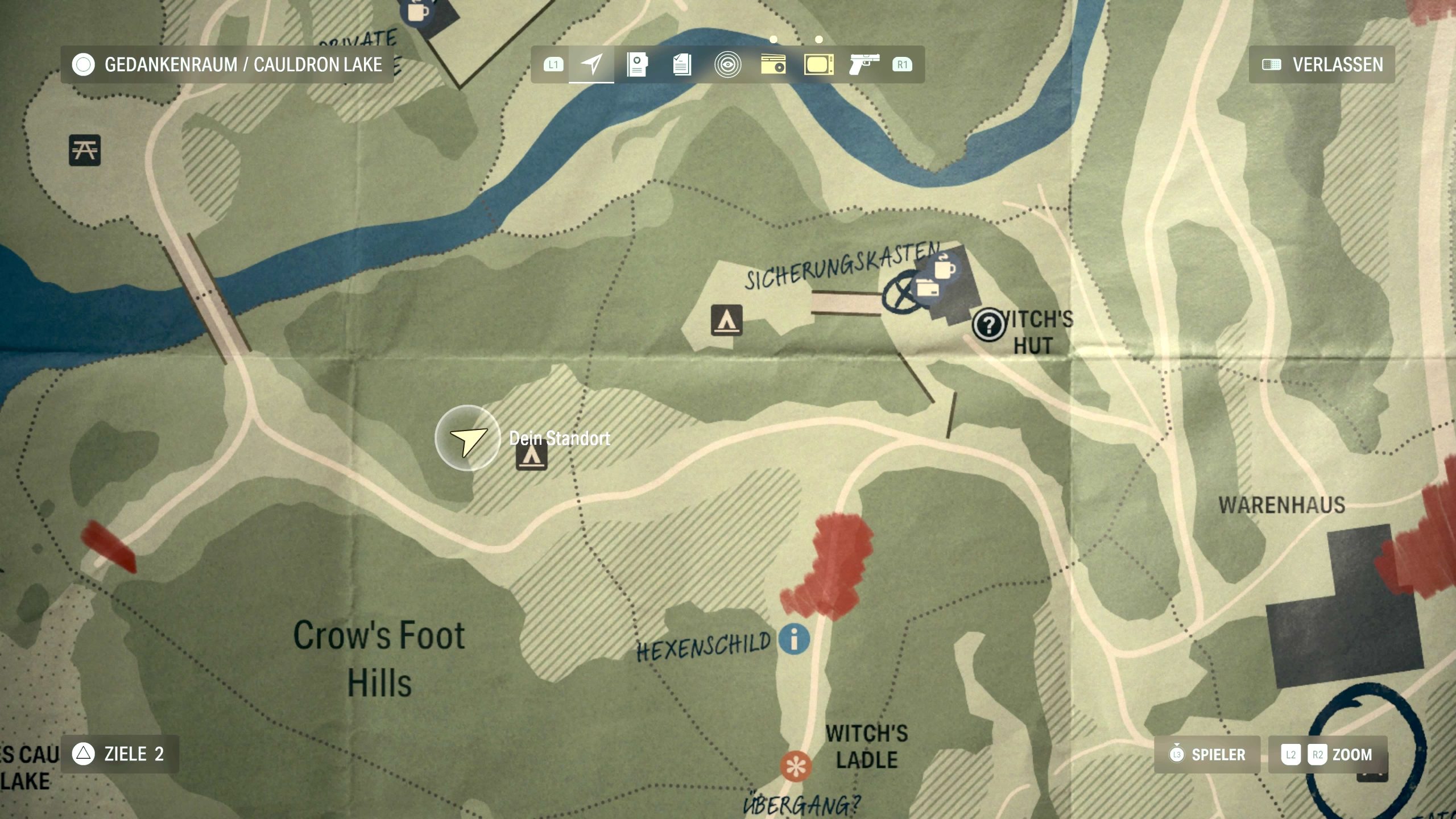1456x819 pixels.
Task: Open the radio tab
Action: (773, 64)
